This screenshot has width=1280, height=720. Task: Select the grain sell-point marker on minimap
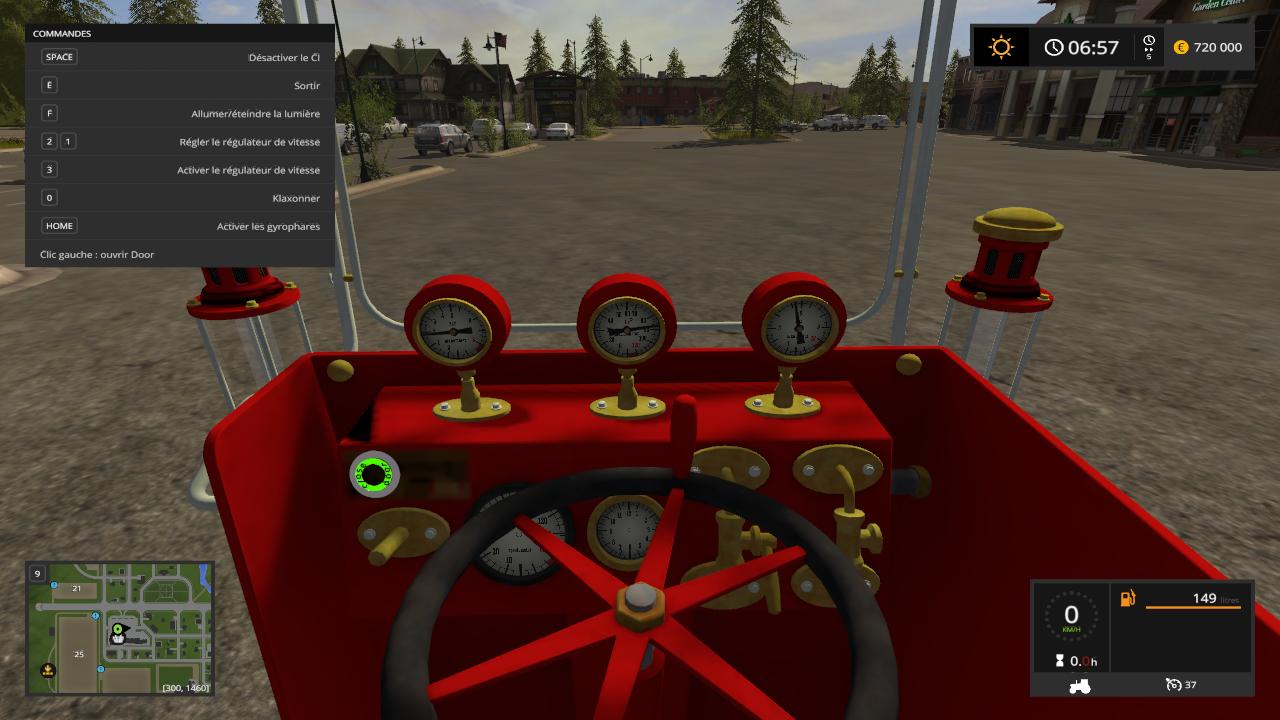pyautogui.click(x=47, y=670)
